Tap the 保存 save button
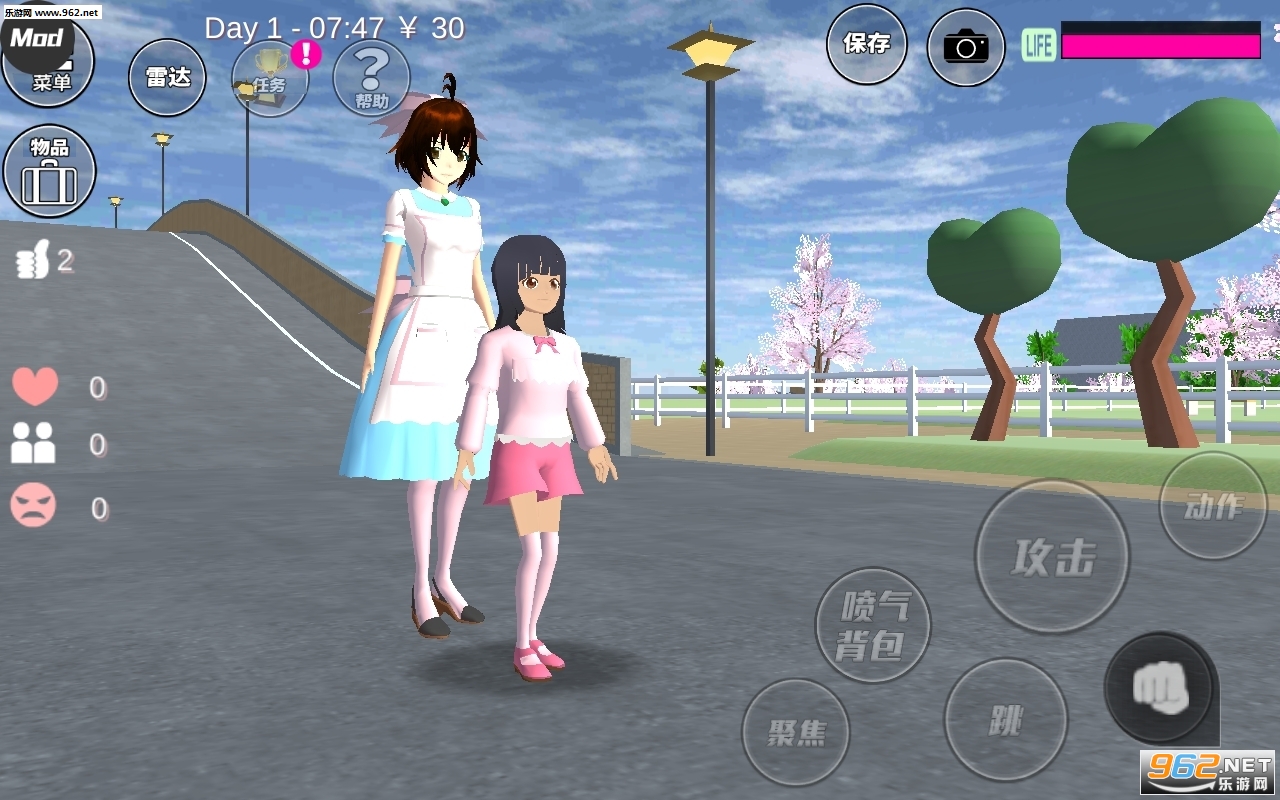 pos(866,44)
